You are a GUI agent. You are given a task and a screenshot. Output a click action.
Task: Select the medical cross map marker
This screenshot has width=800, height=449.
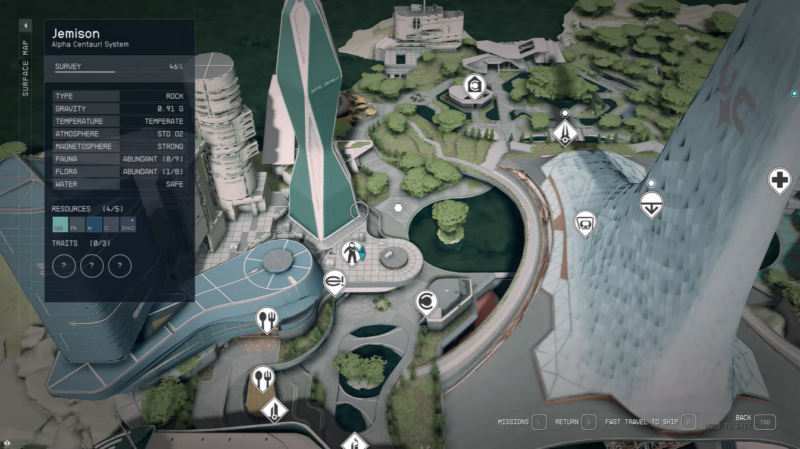779,181
